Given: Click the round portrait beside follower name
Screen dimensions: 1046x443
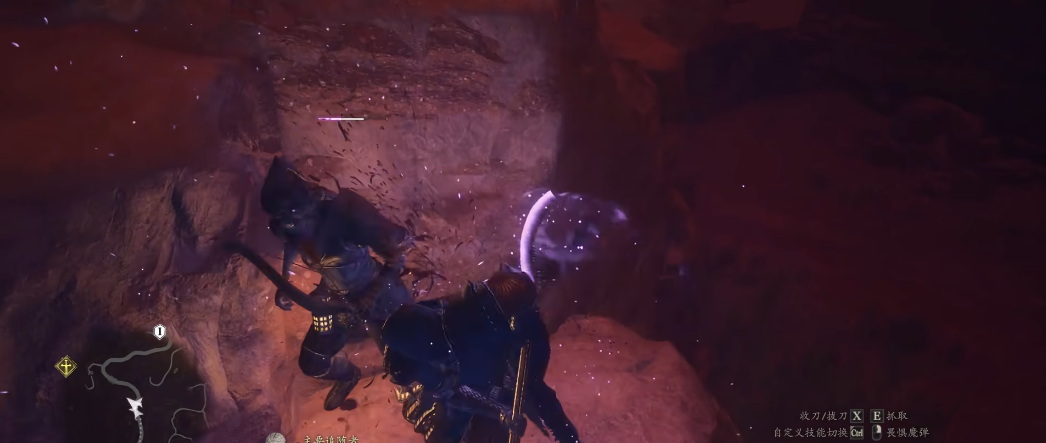Looking at the screenshot, I should point(276,439).
